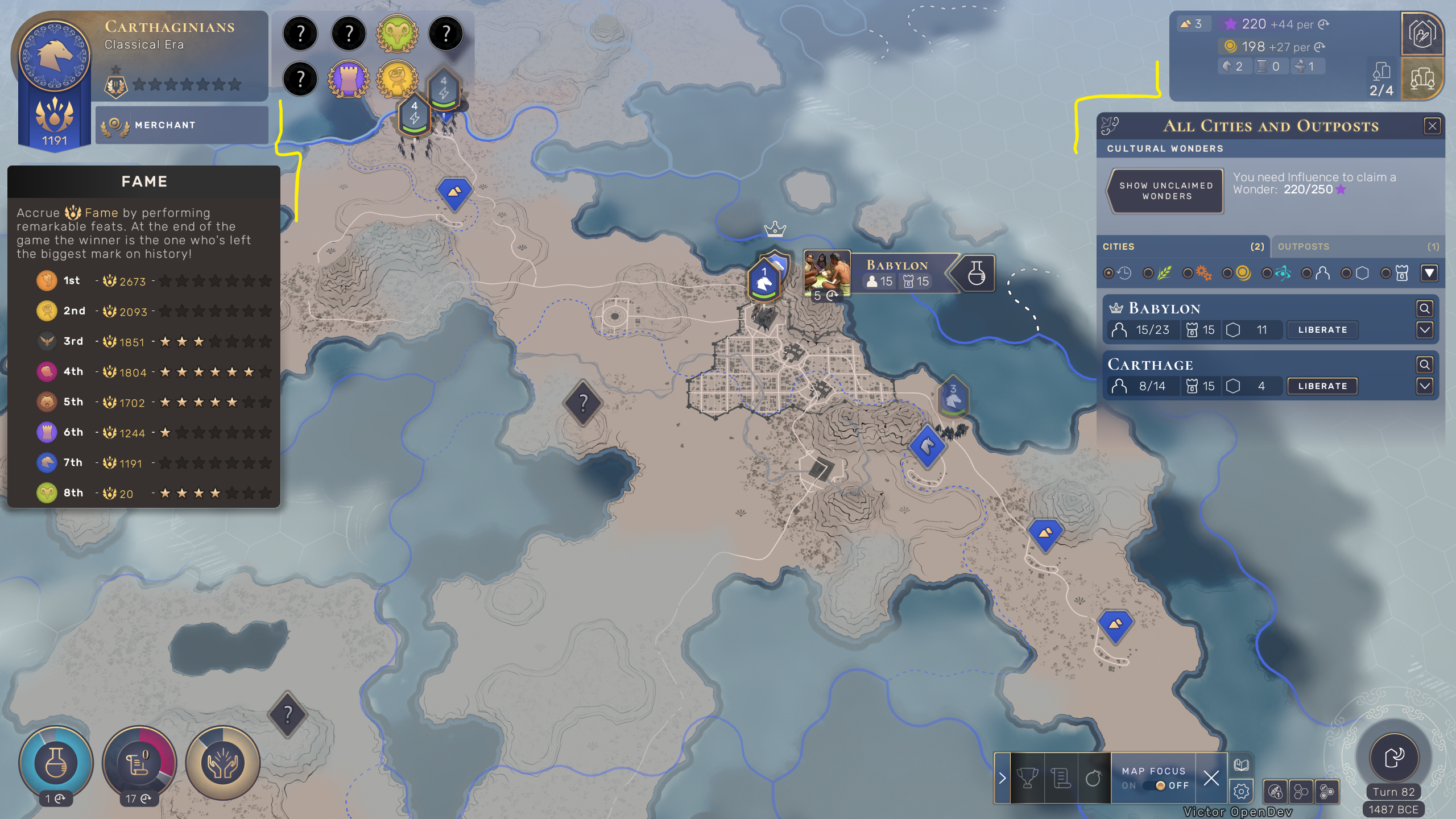Open the purple tower empire diplomacy portrait
This screenshot has width=1456, height=819.
pyautogui.click(x=349, y=79)
